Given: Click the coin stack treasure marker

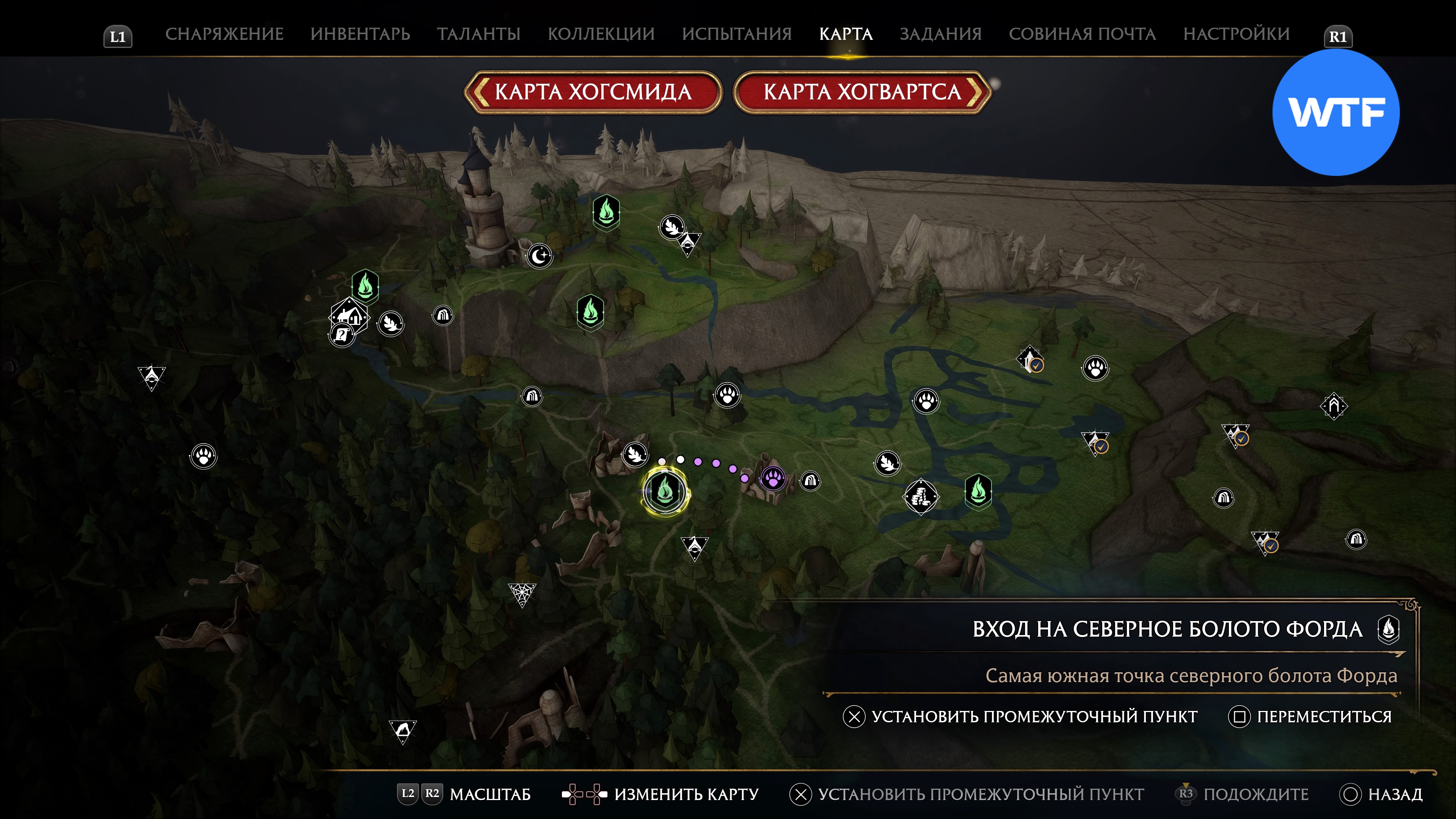Looking at the screenshot, I should pyautogui.click(x=921, y=497).
